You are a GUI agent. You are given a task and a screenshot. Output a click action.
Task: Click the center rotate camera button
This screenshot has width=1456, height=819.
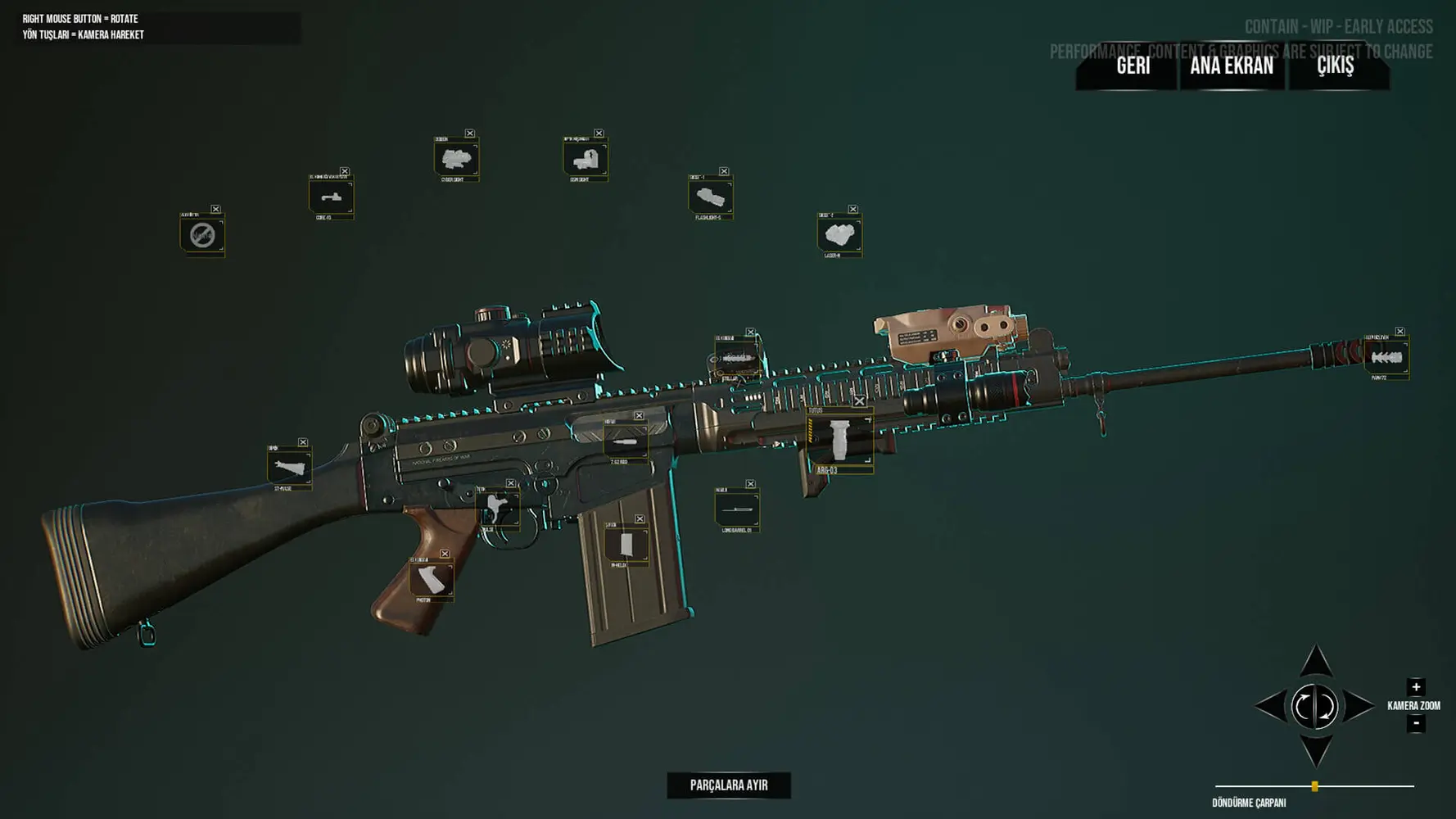pyautogui.click(x=1314, y=707)
